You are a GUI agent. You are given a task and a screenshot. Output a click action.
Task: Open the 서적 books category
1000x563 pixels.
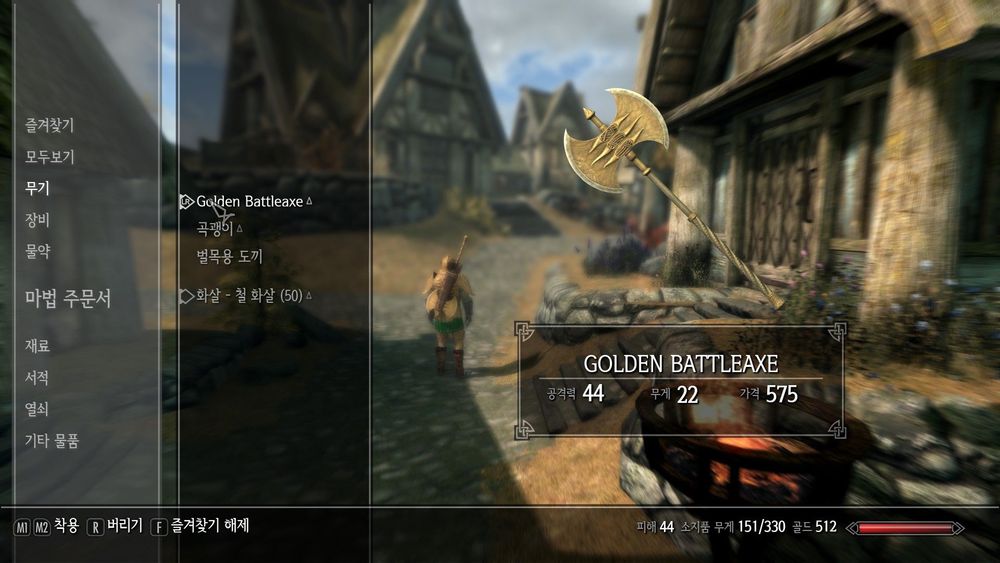(x=37, y=378)
